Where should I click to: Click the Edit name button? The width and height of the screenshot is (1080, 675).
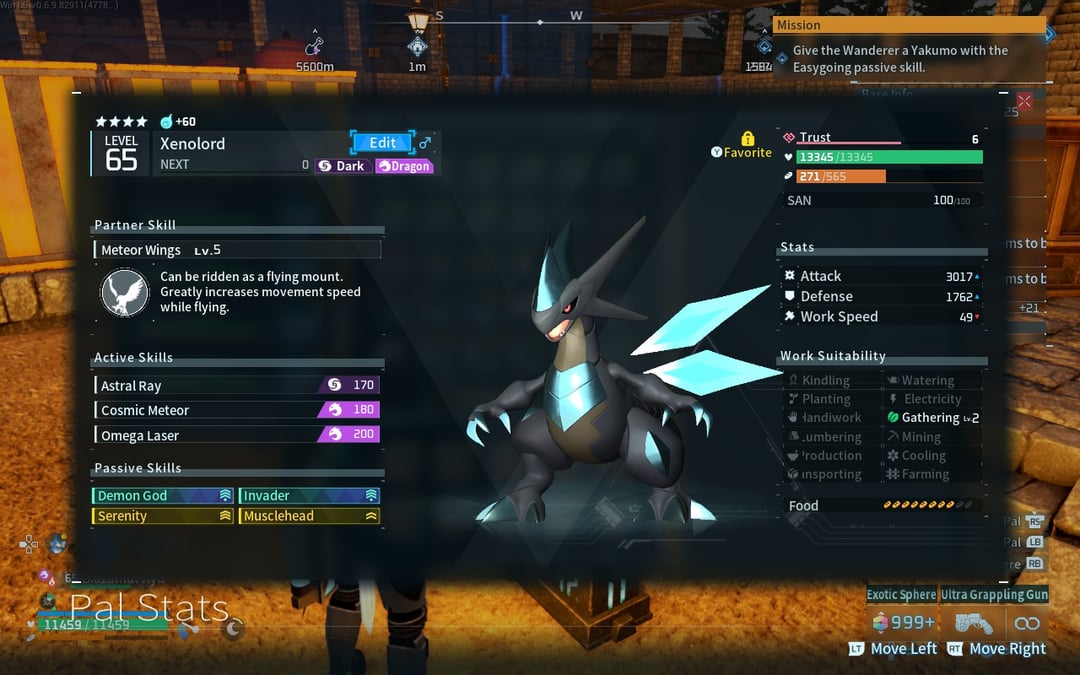(381, 143)
